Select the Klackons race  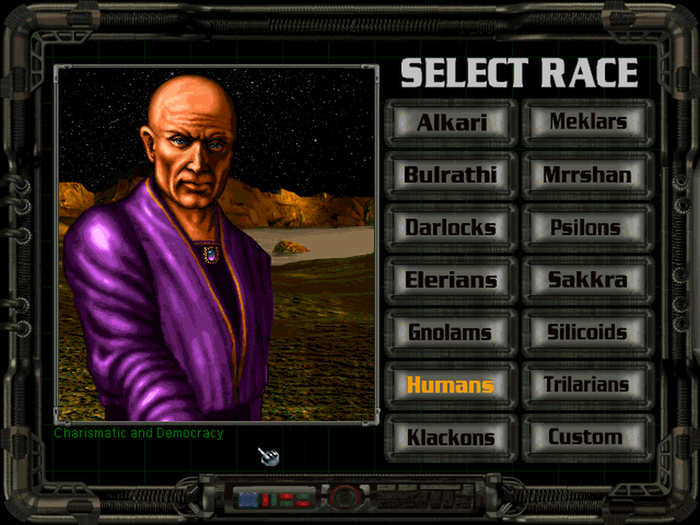(451, 437)
